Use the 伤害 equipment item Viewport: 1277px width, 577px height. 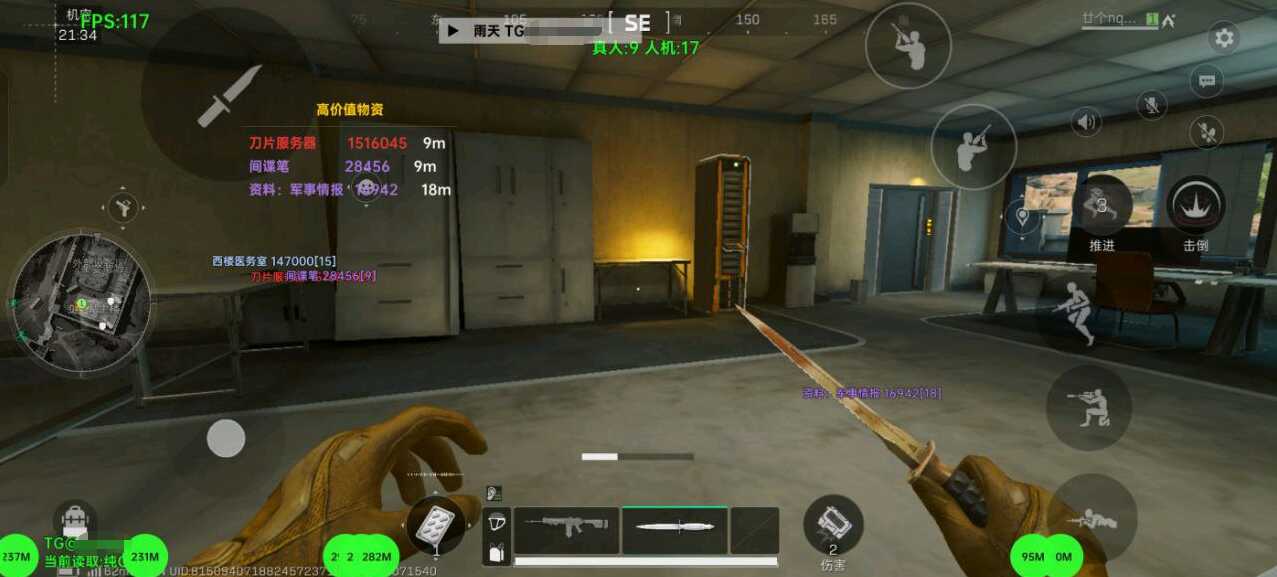833,523
